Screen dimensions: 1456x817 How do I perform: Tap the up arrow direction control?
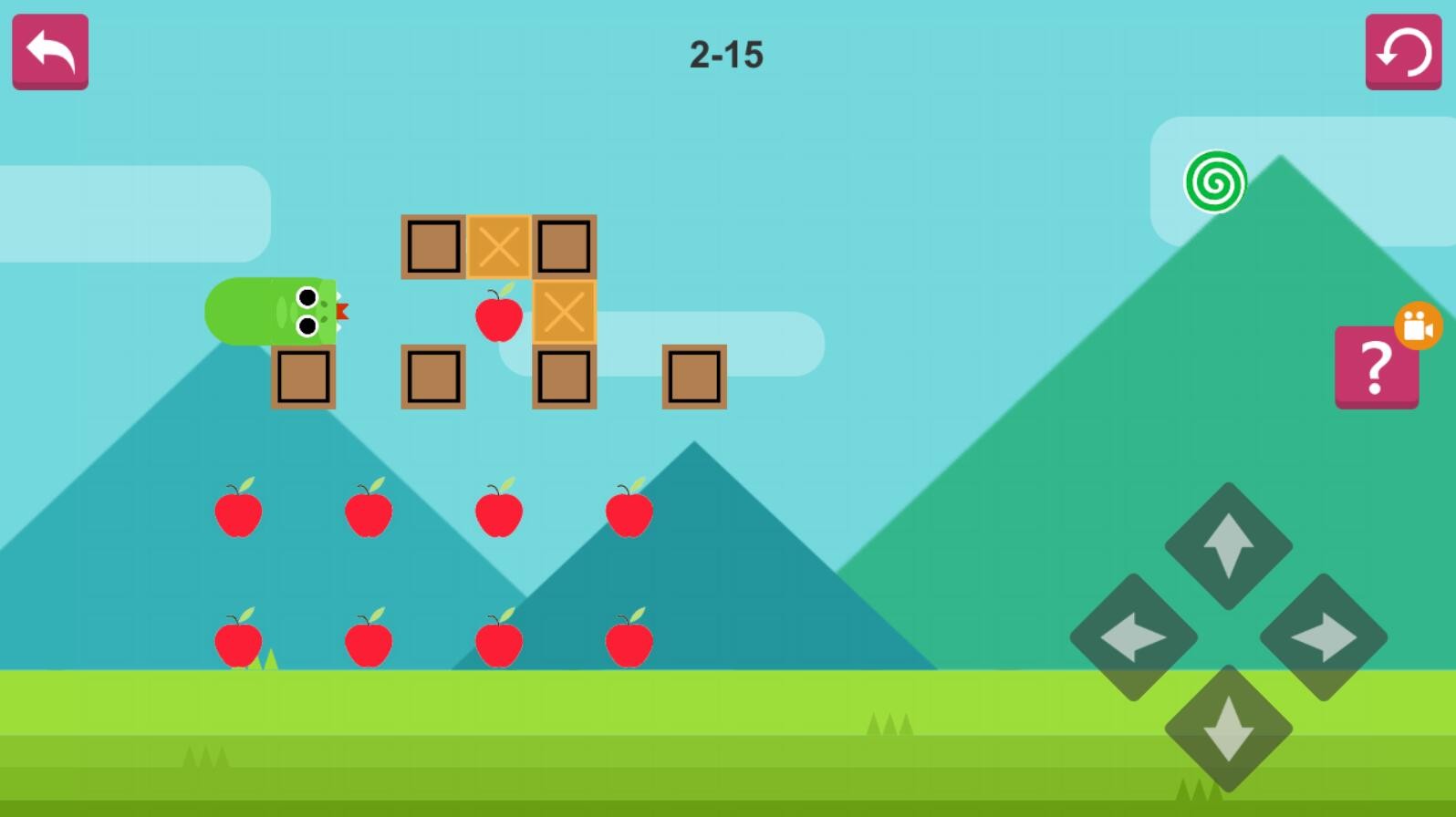click(x=1228, y=545)
